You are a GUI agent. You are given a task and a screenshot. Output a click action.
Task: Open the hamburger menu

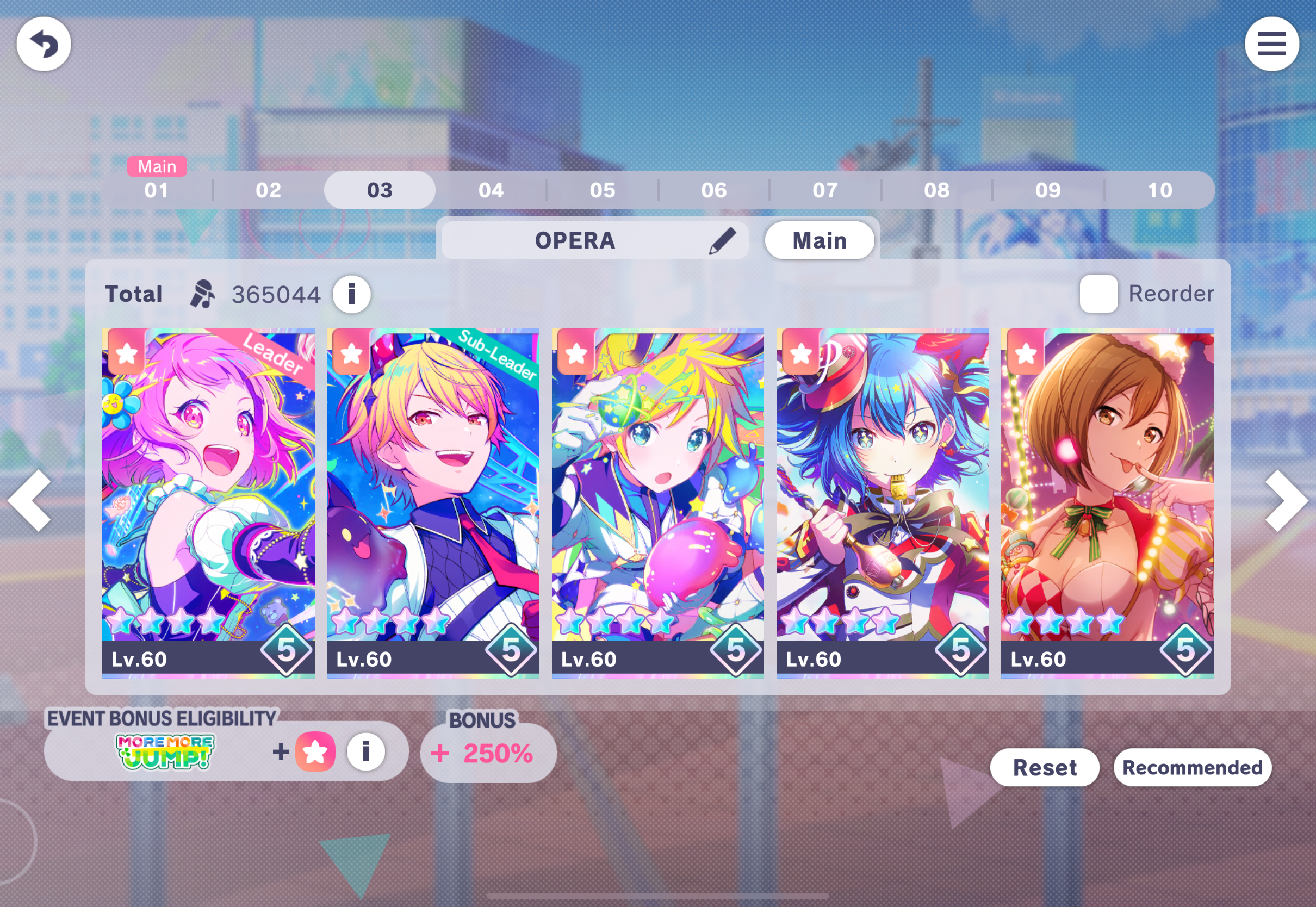pos(1271,44)
